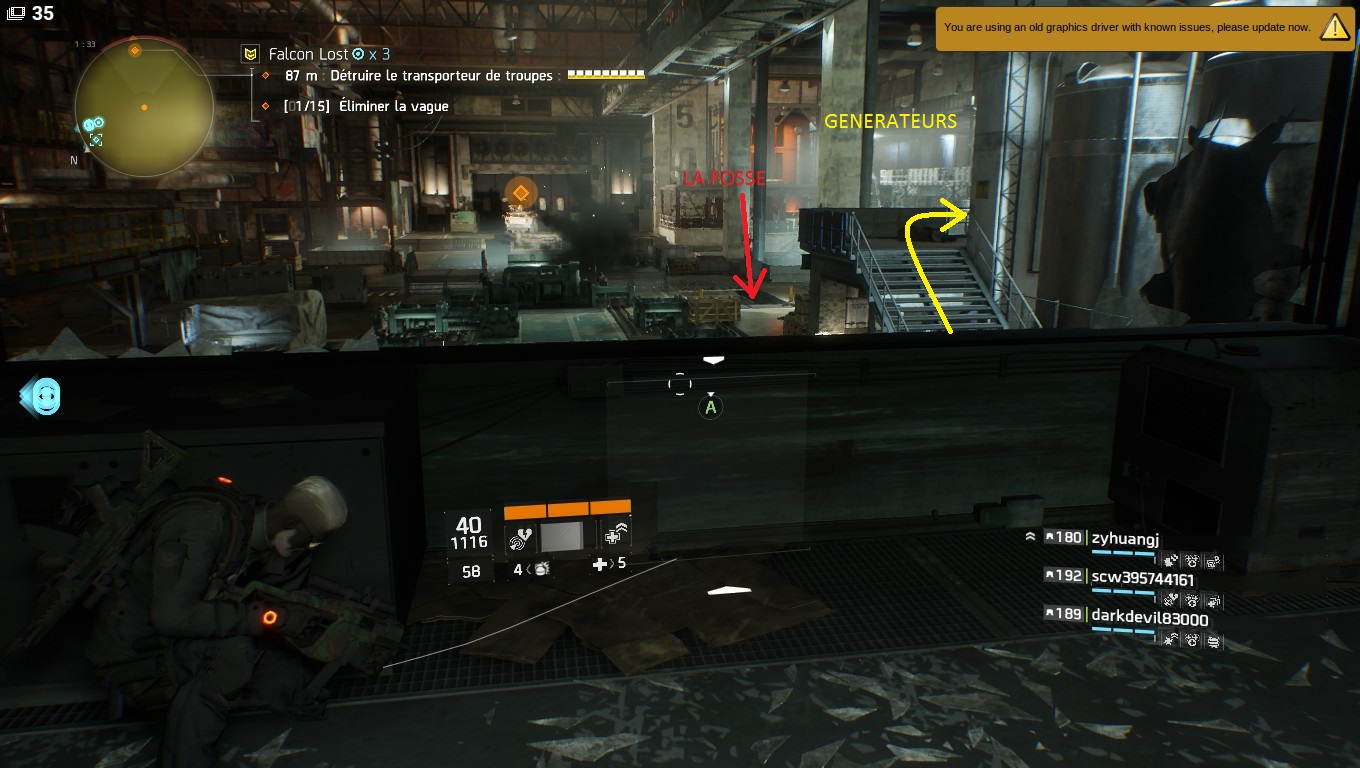Screen dimensions: 1360x768
Task: Select the grenade icon
Action: 542,569
